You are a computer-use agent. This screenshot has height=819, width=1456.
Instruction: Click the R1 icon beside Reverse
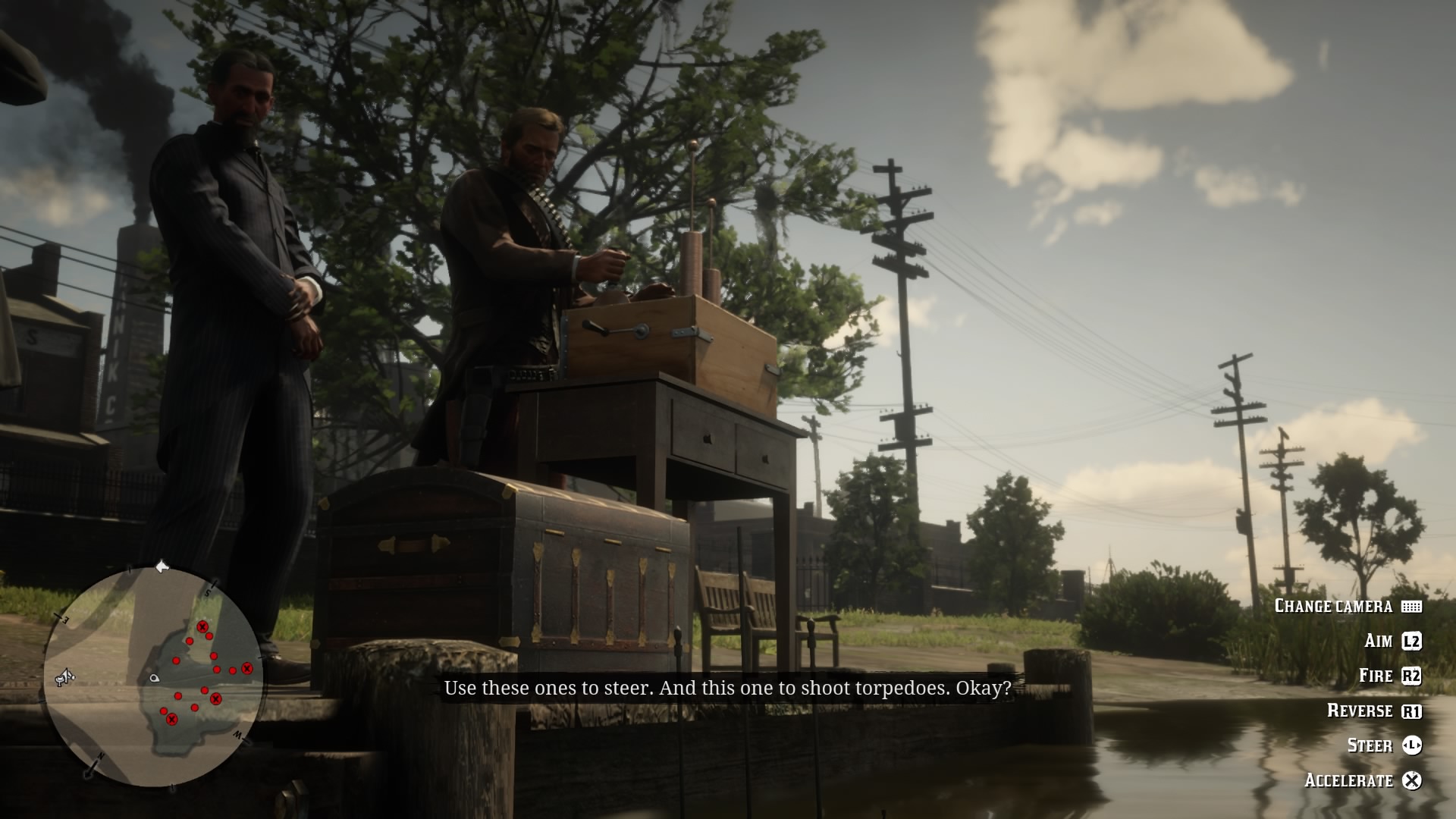pyautogui.click(x=1412, y=711)
